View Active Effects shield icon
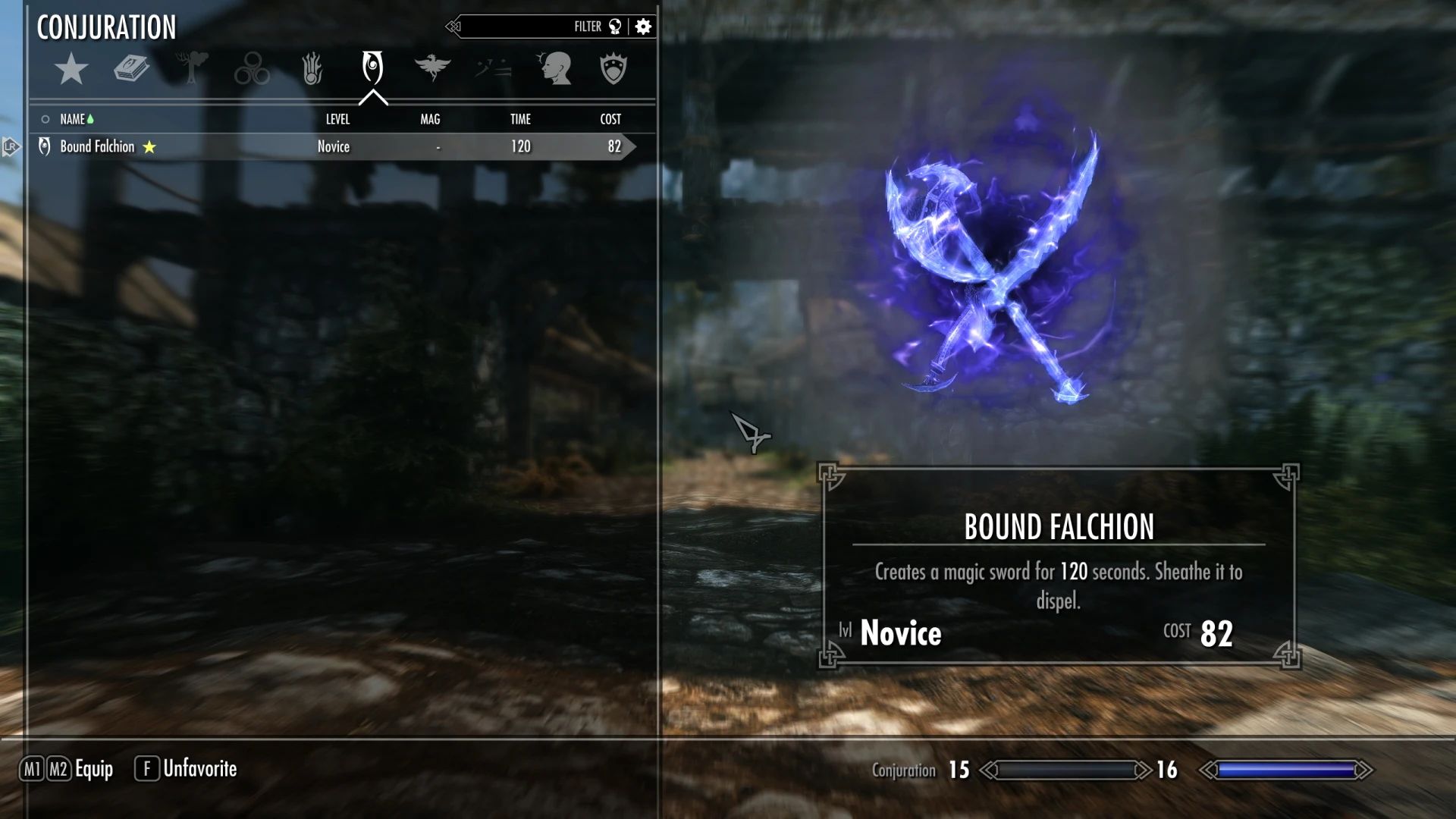Viewport: 1456px width, 819px height. point(614,68)
